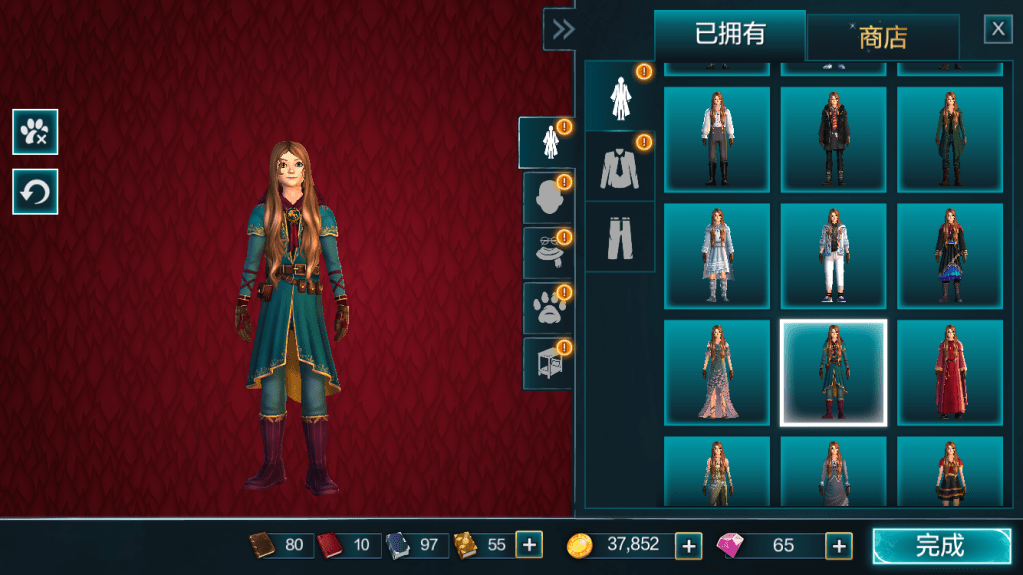Switch to the 已拥有 tab
This screenshot has height=575, width=1023.
click(729, 35)
